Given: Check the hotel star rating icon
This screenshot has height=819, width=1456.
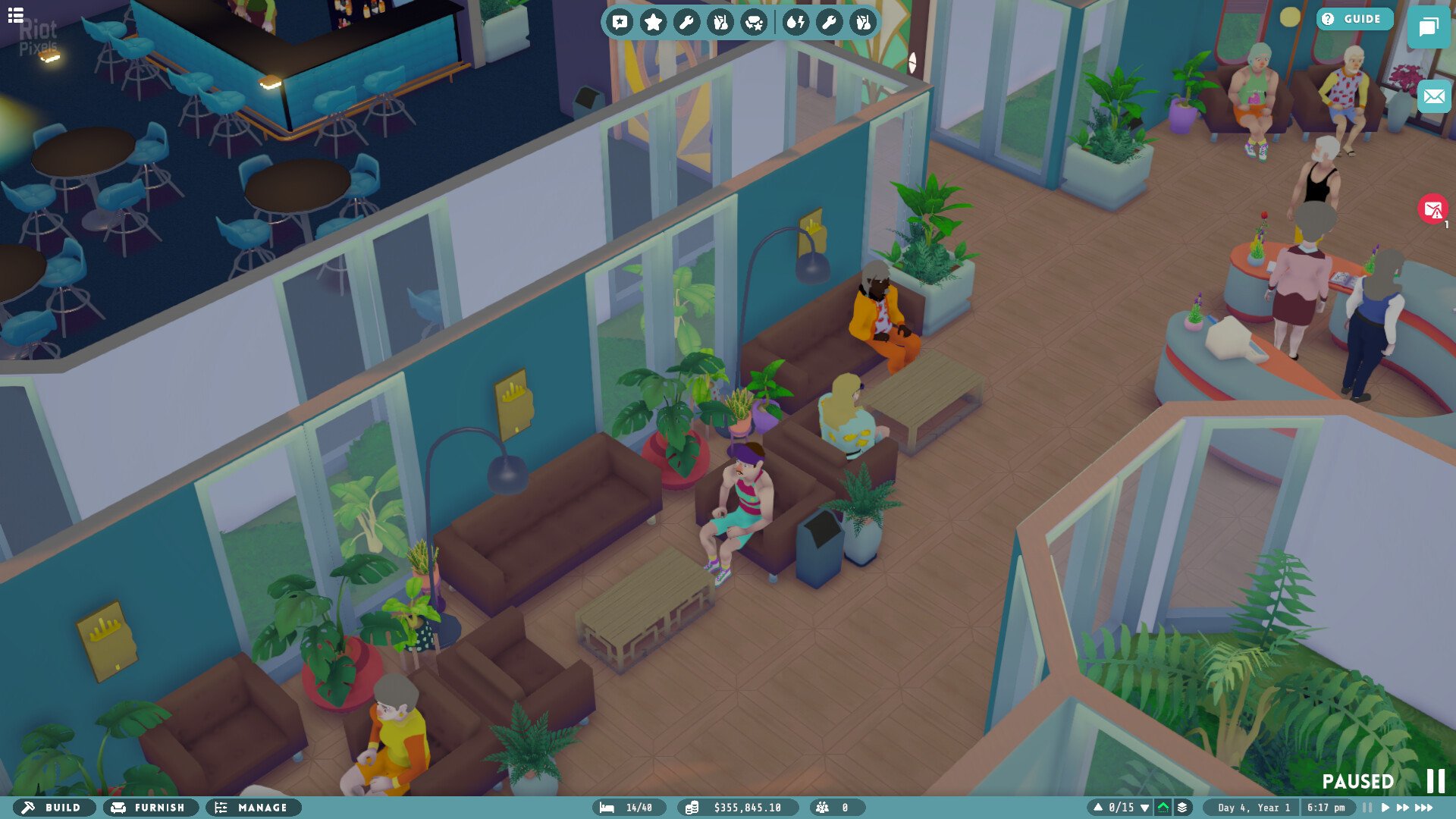Looking at the screenshot, I should click(653, 21).
